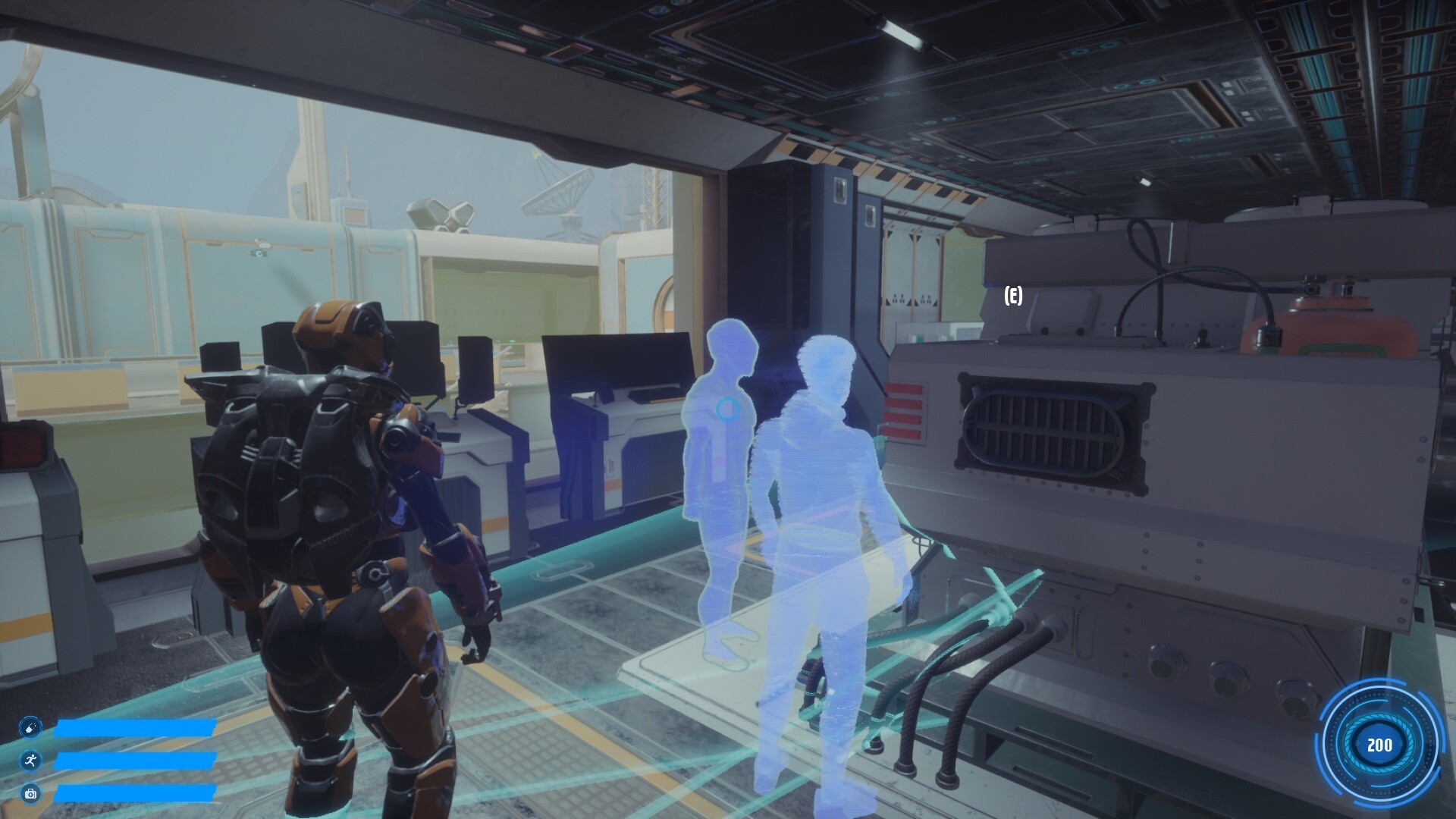Click the medkit health icon
This screenshot has height=819, width=1456.
click(30, 795)
